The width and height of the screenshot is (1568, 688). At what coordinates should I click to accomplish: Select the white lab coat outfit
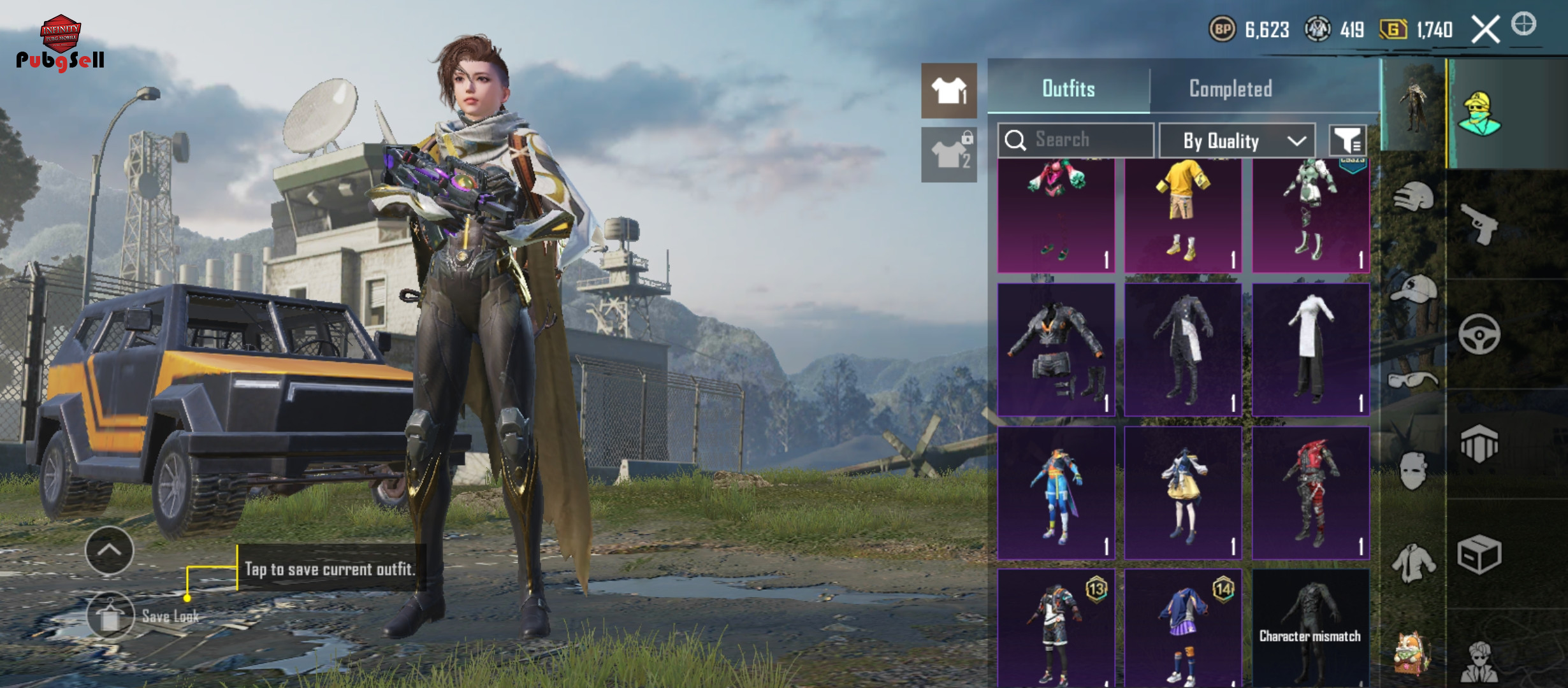point(1310,349)
